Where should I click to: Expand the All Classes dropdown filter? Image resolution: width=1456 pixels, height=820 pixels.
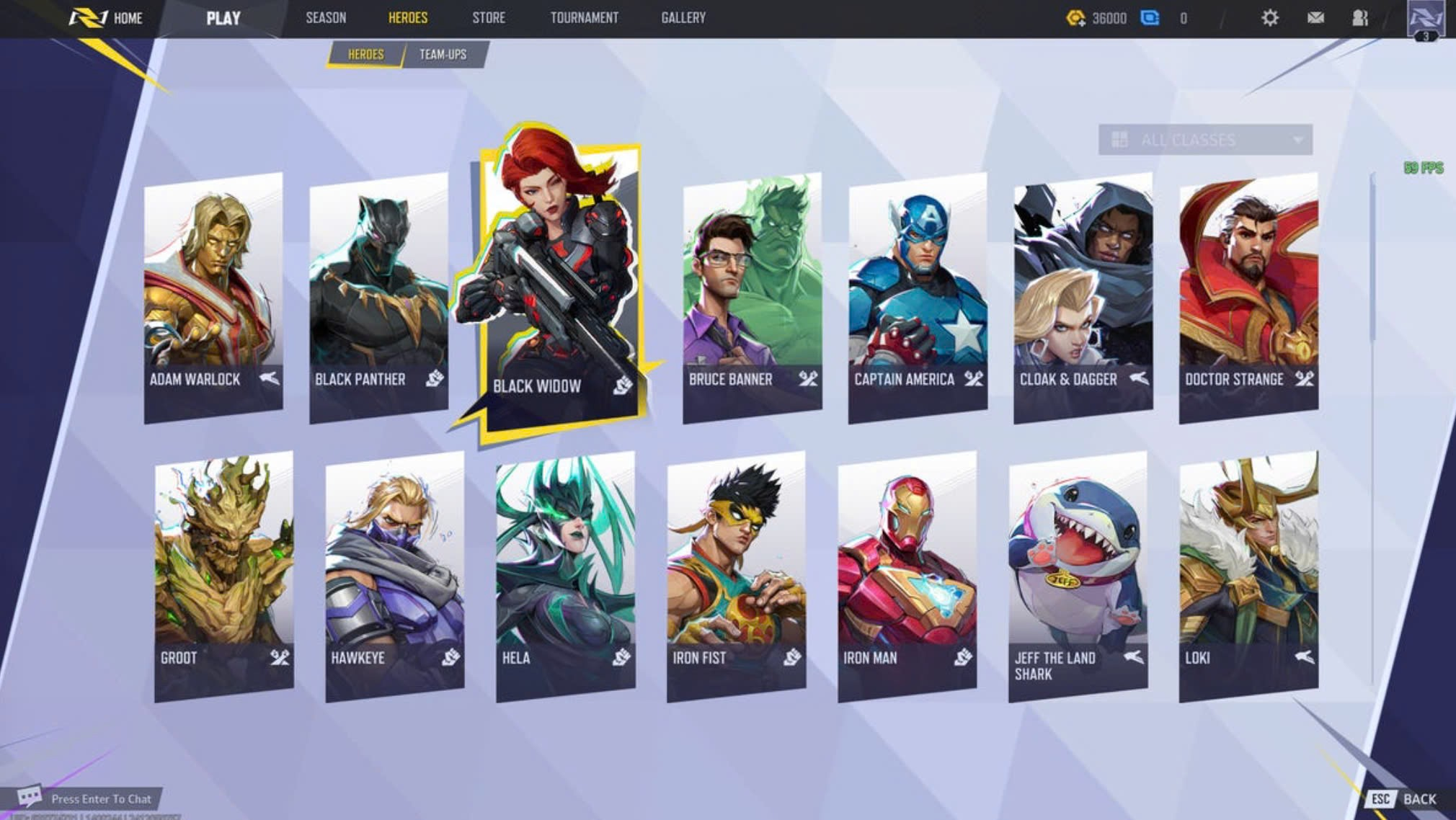point(1204,140)
